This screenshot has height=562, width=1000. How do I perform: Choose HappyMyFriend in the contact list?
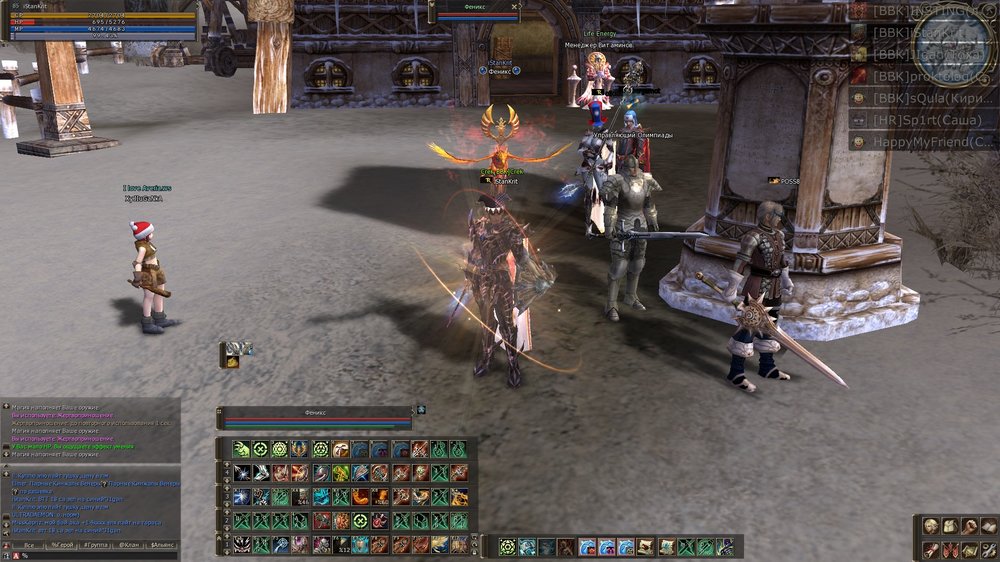925,142
